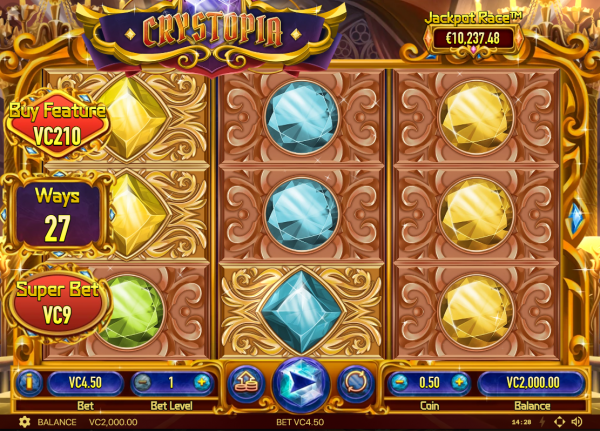600x431 pixels.
Task: Decrease the Bet Level with the minus button
Action: [x=143, y=382]
